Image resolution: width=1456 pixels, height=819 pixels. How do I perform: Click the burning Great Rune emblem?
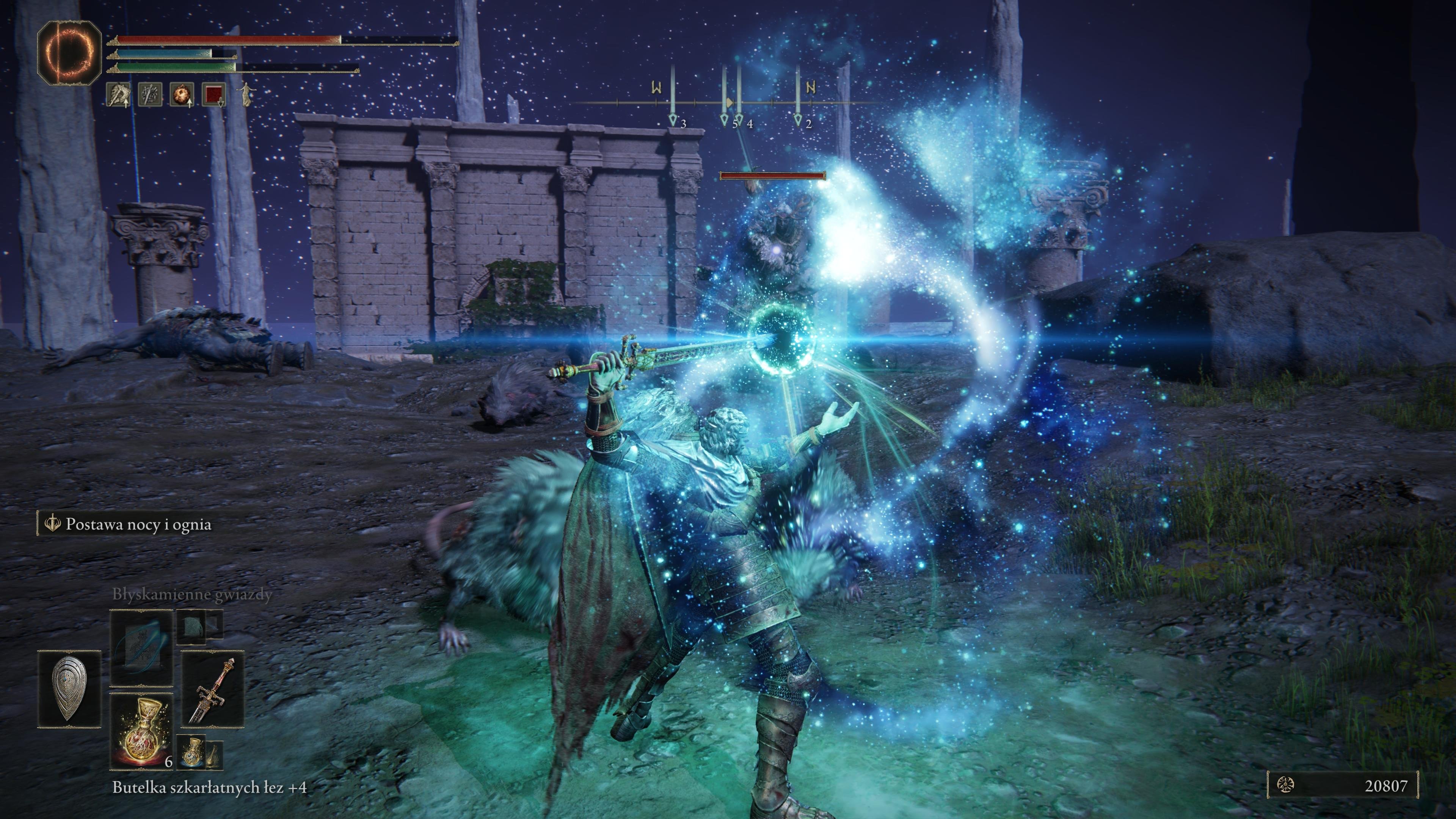[x=69, y=53]
